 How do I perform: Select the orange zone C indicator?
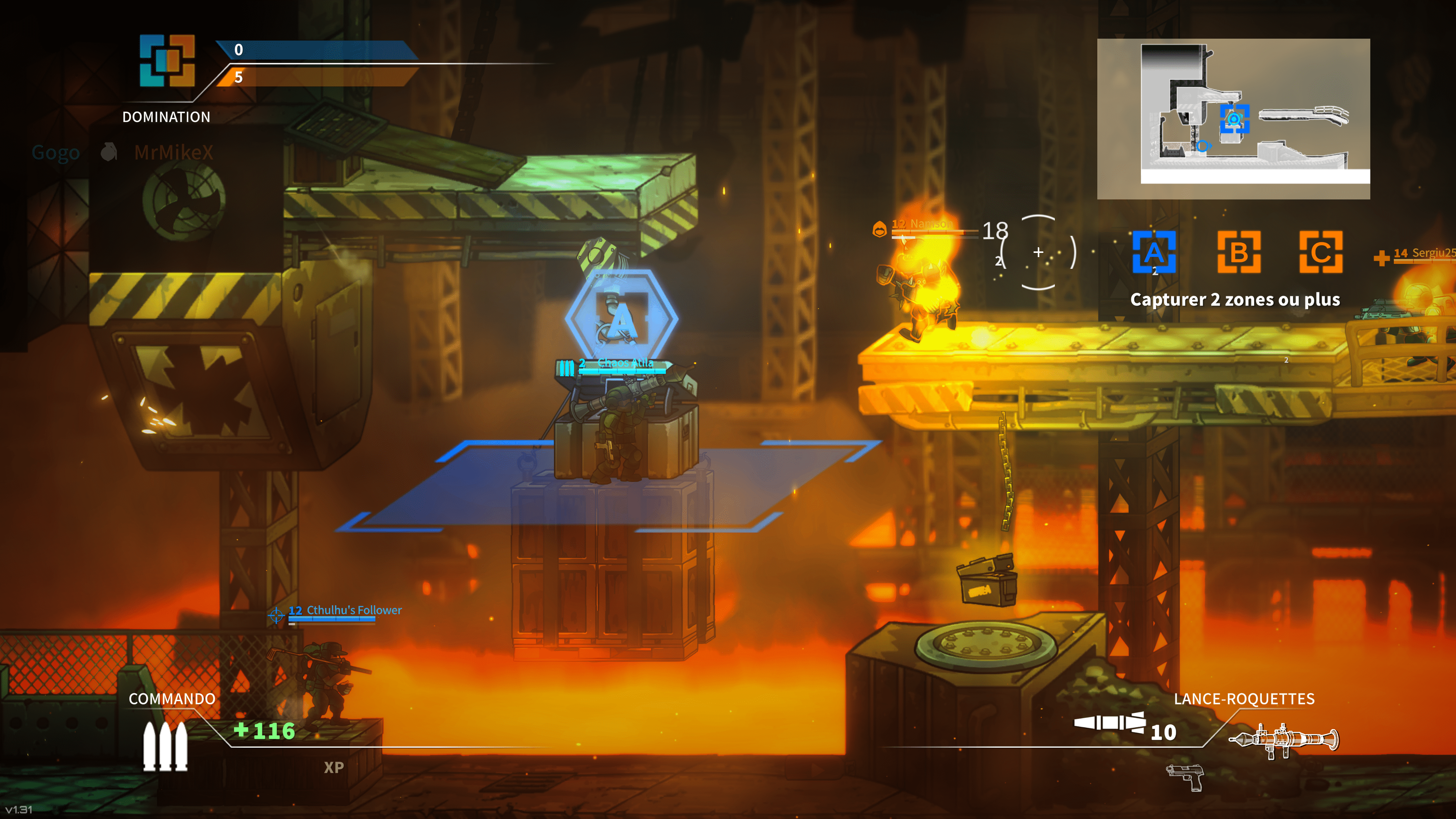click(1321, 252)
